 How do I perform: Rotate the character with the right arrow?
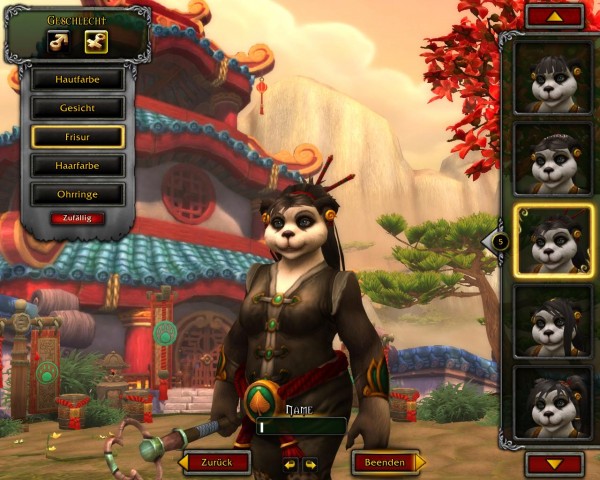(310, 464)
